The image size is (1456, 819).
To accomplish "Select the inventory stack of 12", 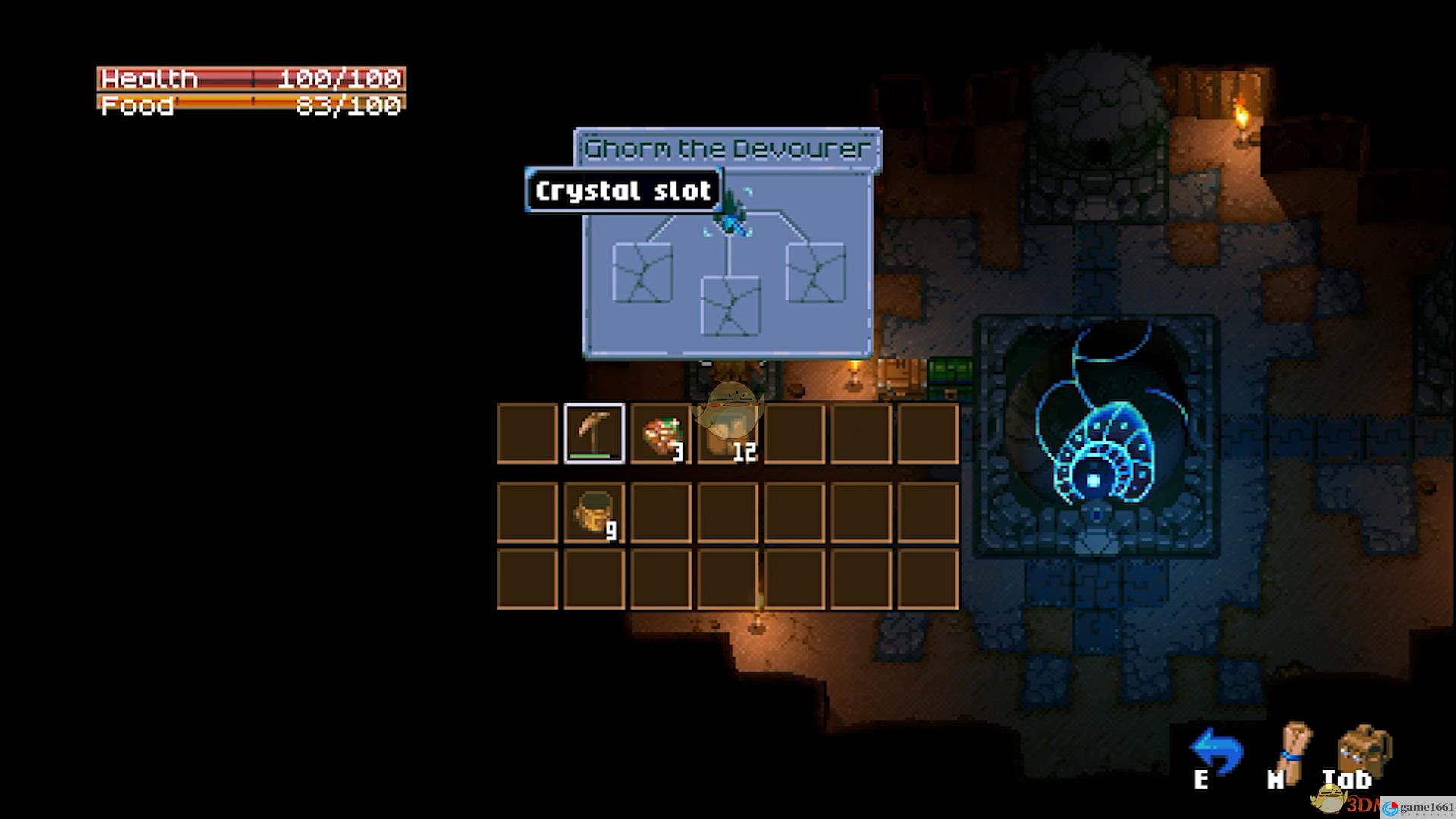I will [x=727, y=434].
